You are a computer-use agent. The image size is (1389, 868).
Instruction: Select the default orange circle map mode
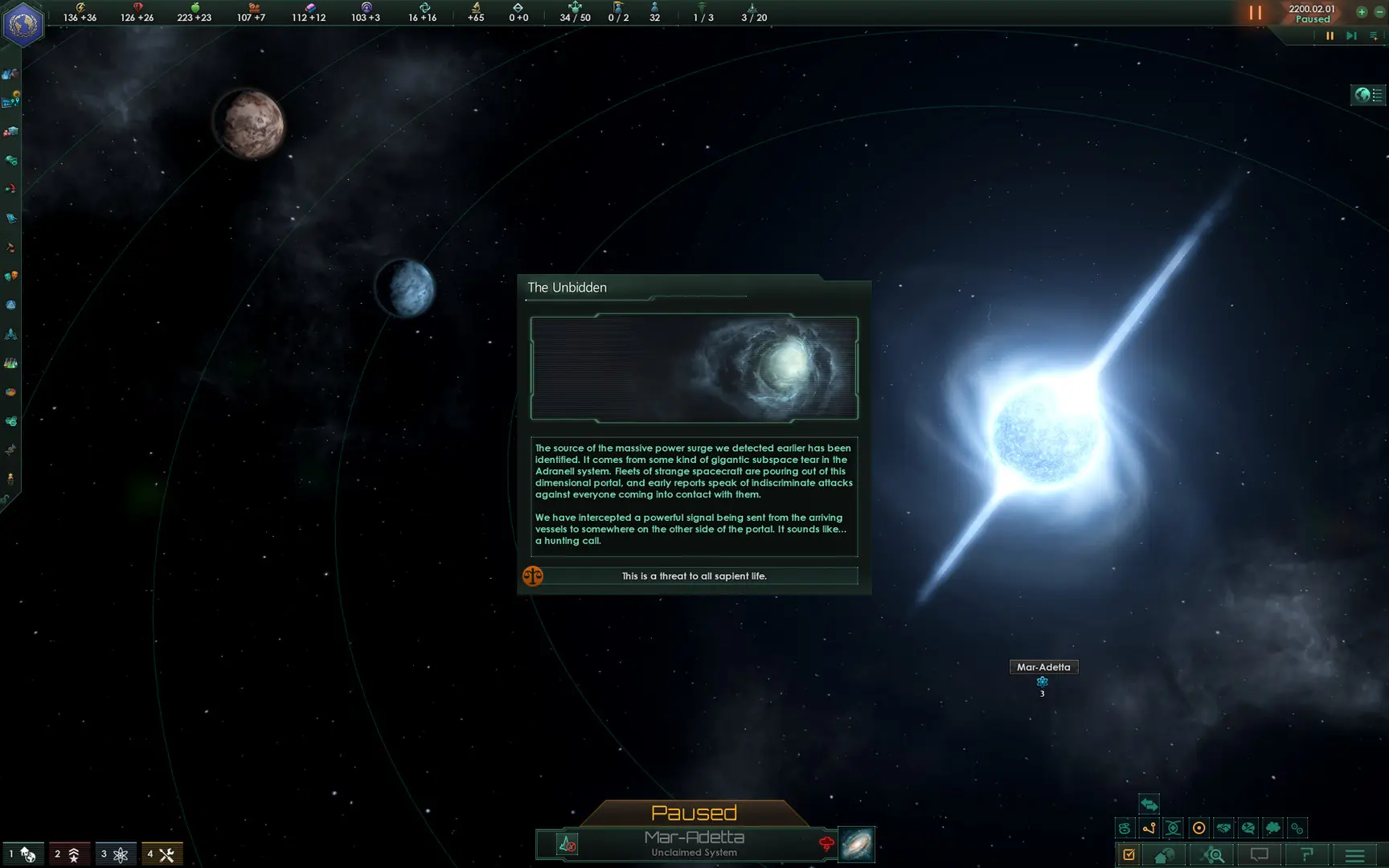pos(1199,828)
